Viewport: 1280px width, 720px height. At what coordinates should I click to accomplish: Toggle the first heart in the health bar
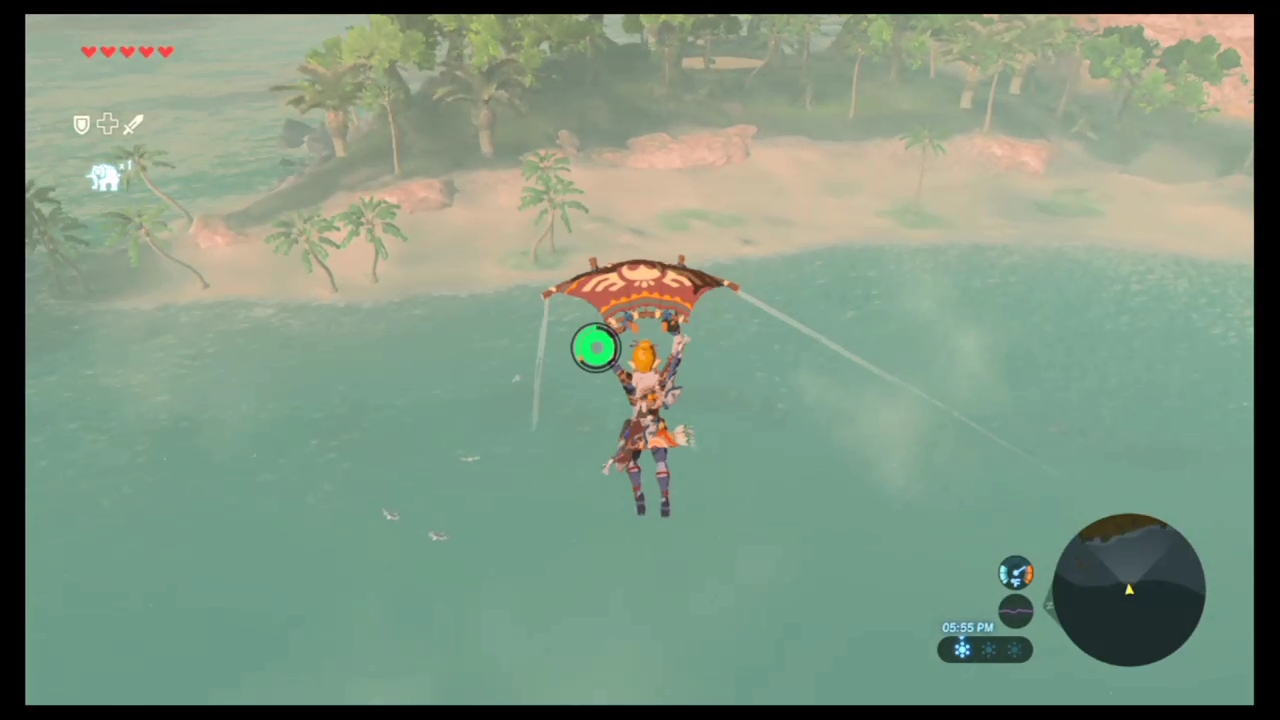[88, 51]
